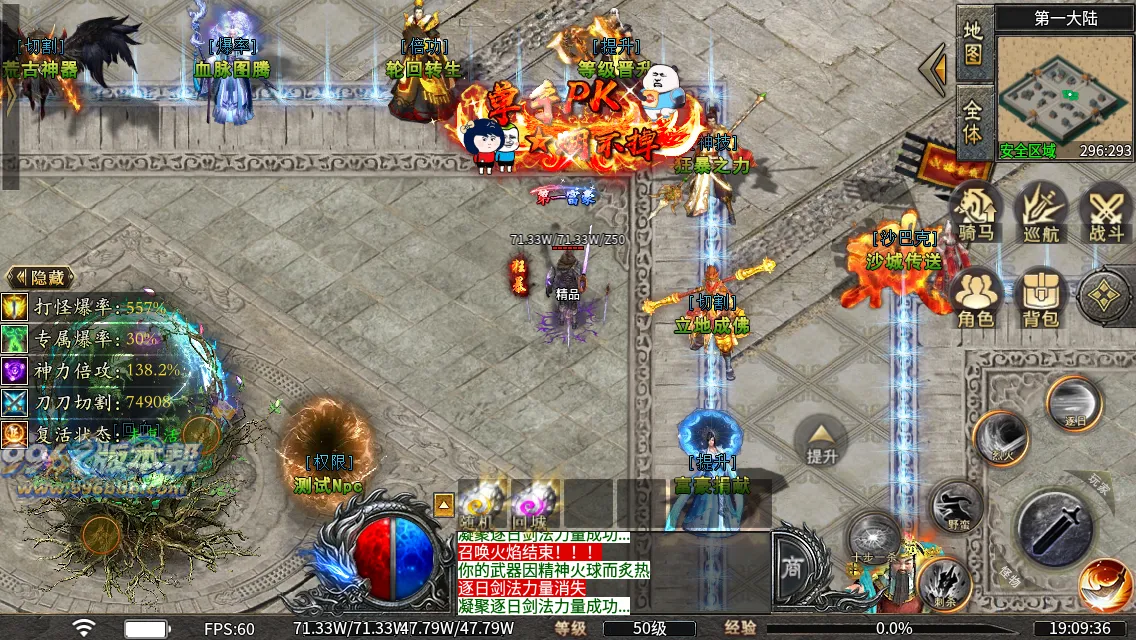Cast the 逐日 sword skill

click(1074, 403)
